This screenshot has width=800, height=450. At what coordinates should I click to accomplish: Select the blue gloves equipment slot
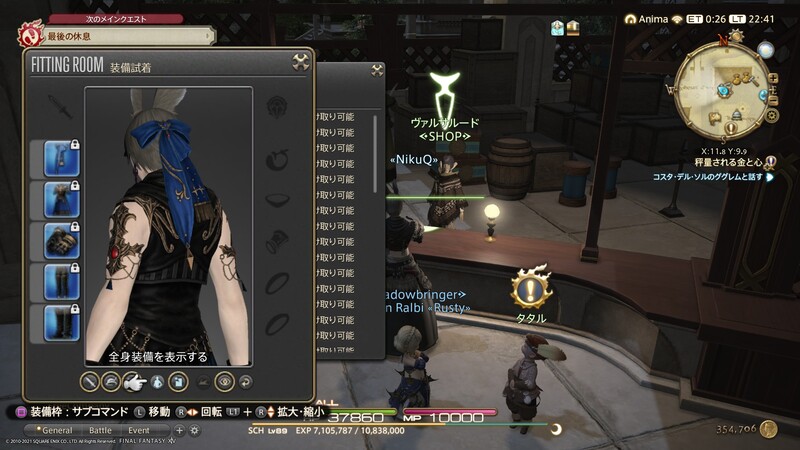coord(56,241)
